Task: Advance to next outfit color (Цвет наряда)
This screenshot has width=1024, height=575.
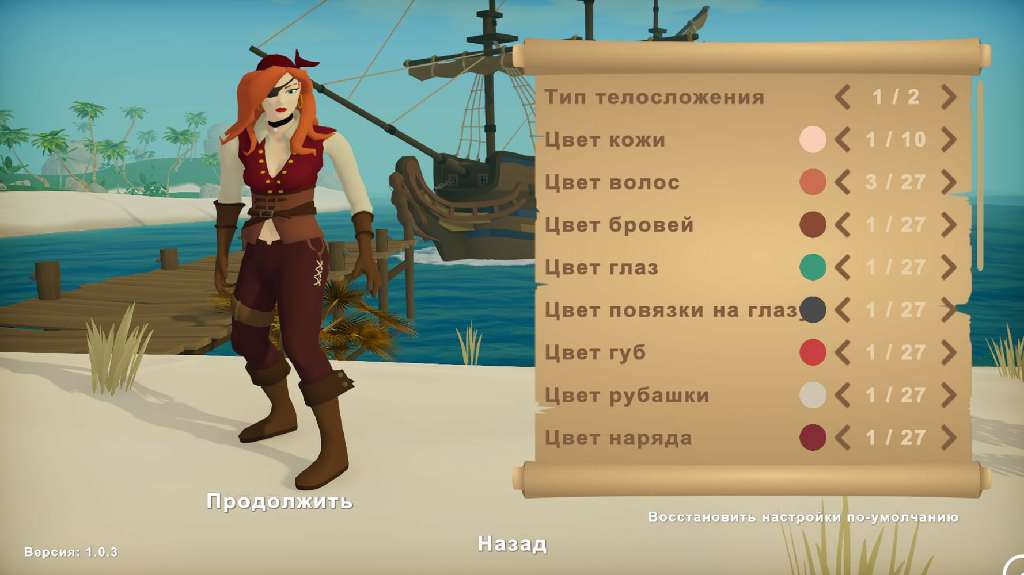Action: tap(949, 438)
